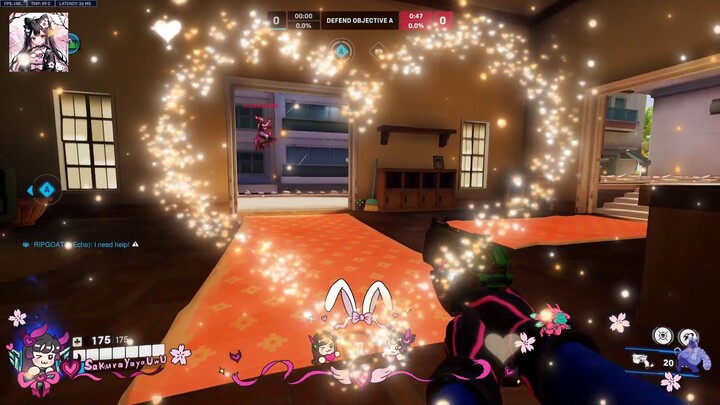This screenshot has height=405, width=720.
Task: Click the SakuraYayoUwU player name tag
Action: pos(127,366)
